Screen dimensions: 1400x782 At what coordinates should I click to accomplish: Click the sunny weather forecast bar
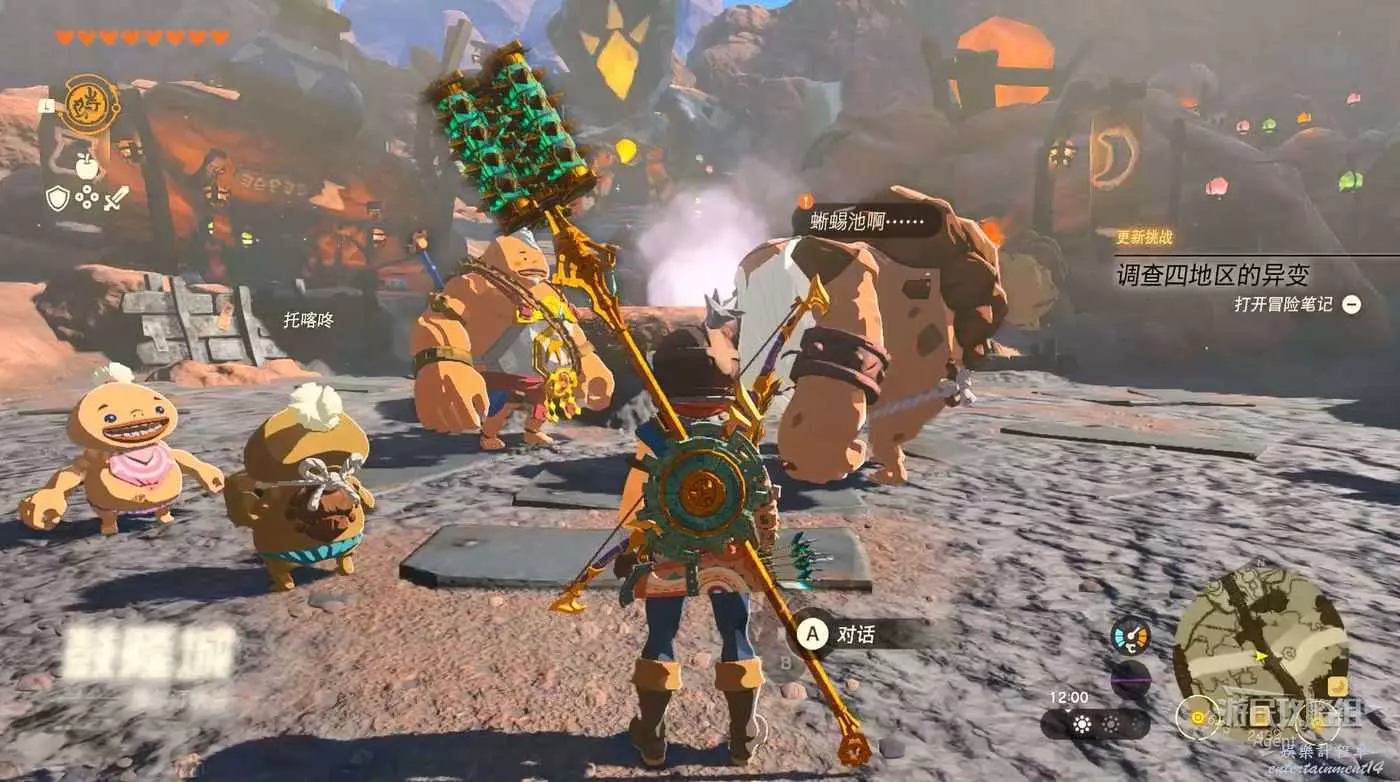(x=1096, y=724)
